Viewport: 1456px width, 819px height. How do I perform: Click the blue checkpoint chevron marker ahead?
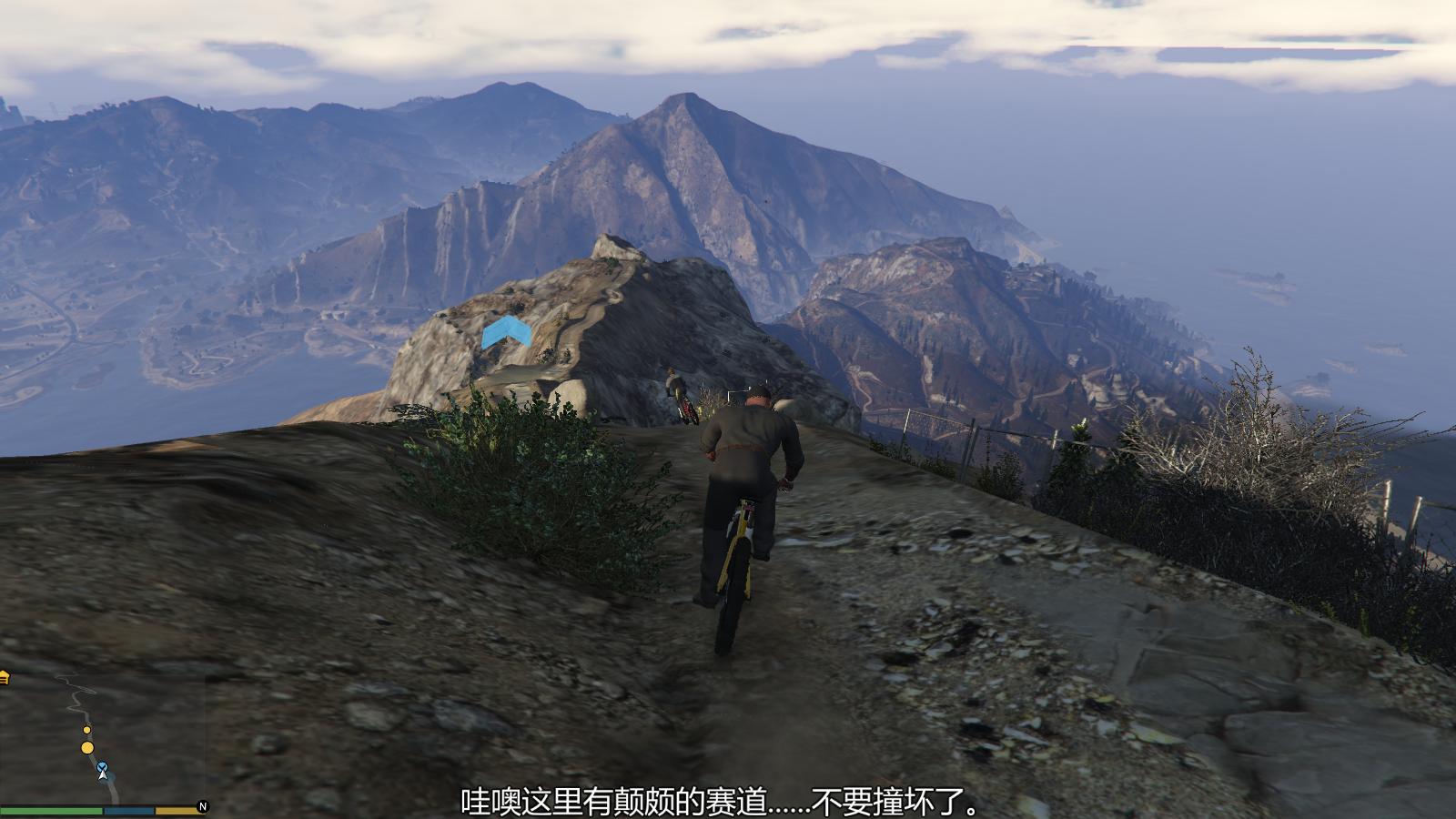[507, 333]
